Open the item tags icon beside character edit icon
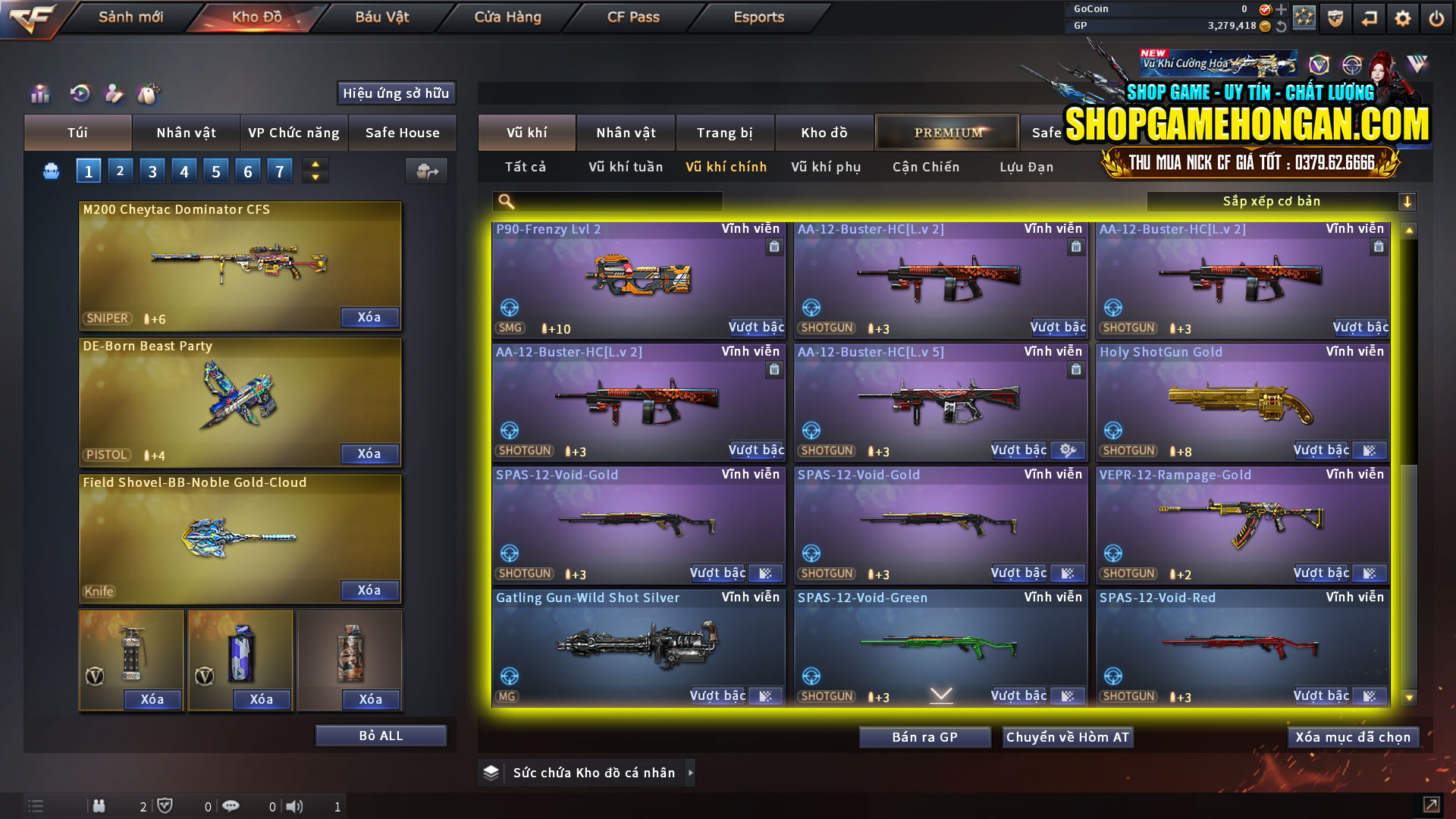This screenshot has height=819, width=1456. 149,94
